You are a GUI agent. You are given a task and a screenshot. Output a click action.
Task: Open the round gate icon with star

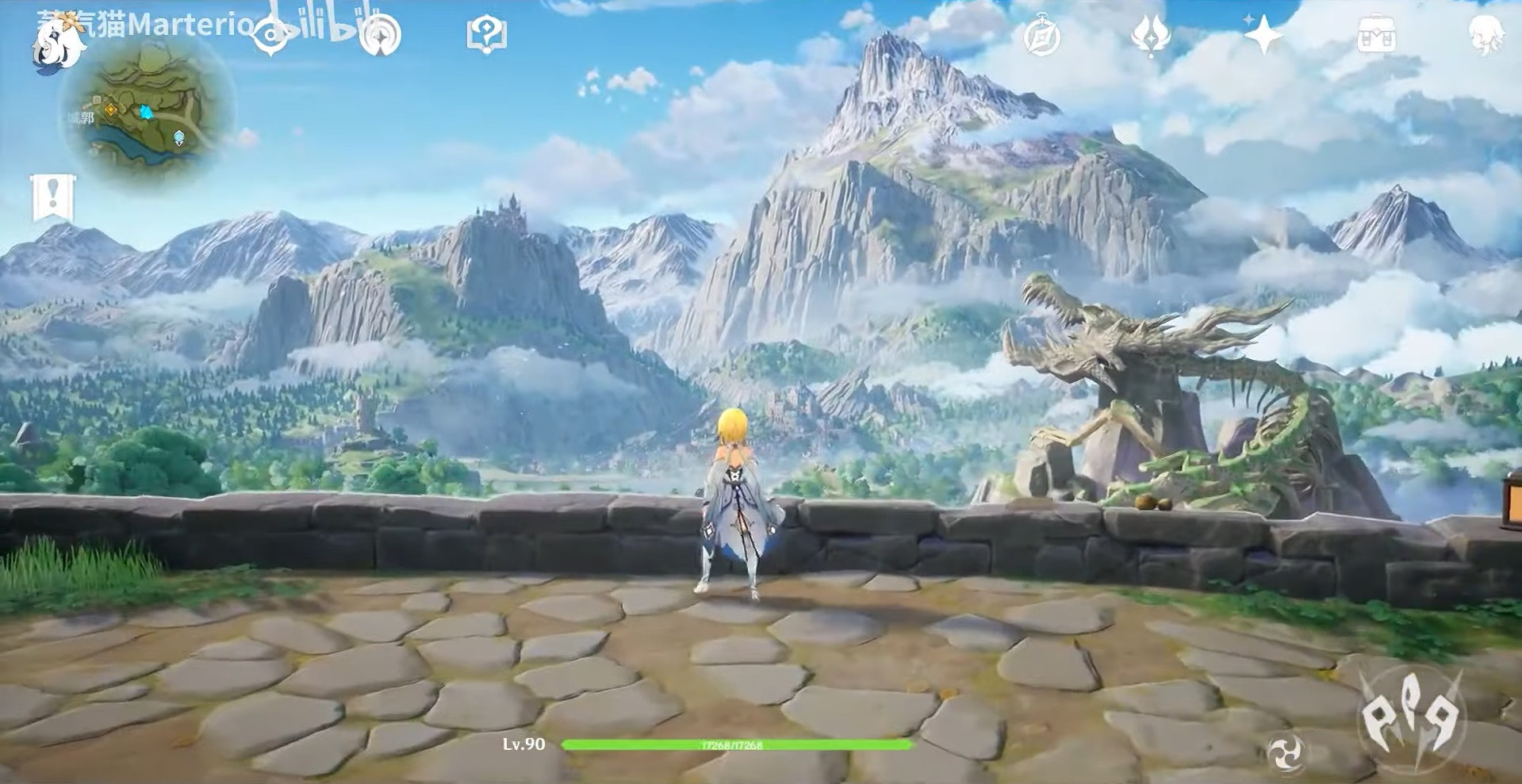pyautogui.click(x=380, y=35)
